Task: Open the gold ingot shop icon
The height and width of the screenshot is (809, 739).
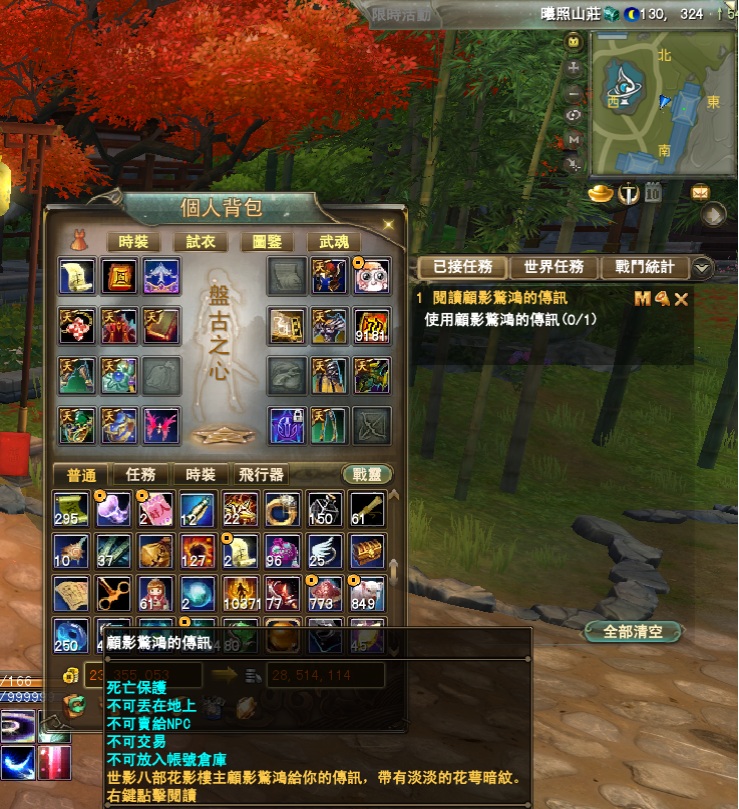Action: tap(600, 192)
